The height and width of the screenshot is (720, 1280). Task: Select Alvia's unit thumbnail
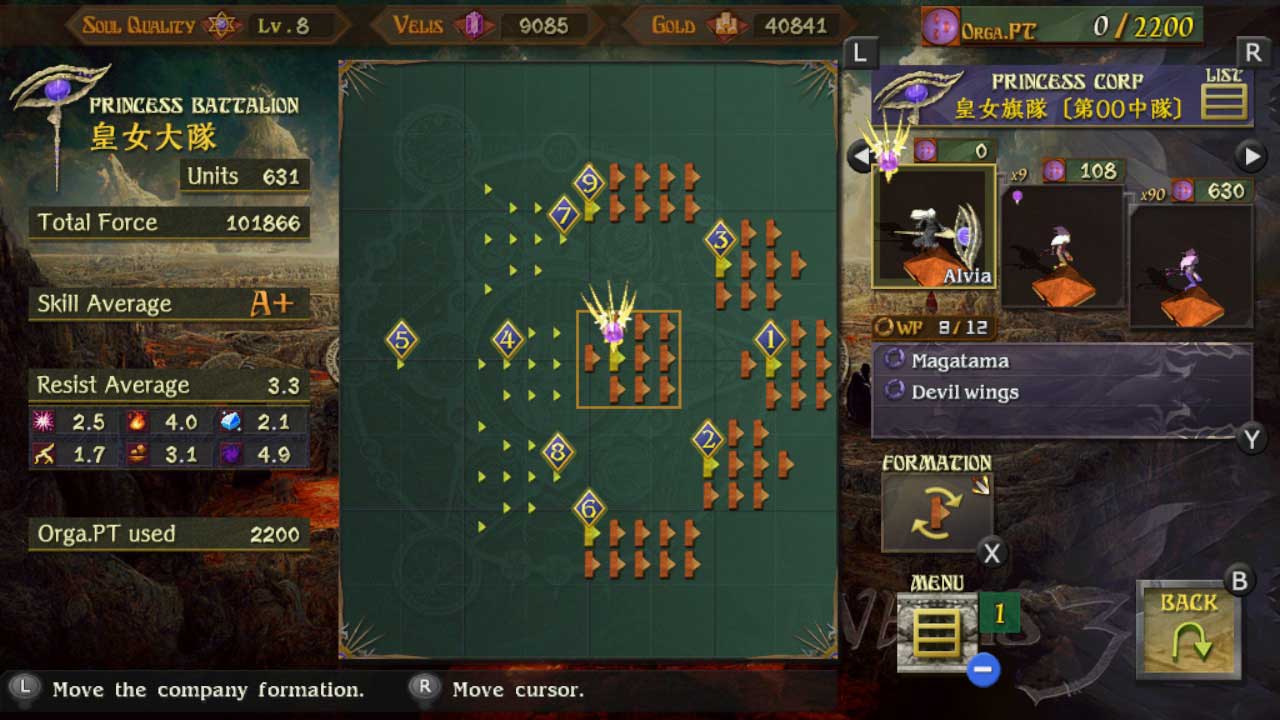[934, 228]
